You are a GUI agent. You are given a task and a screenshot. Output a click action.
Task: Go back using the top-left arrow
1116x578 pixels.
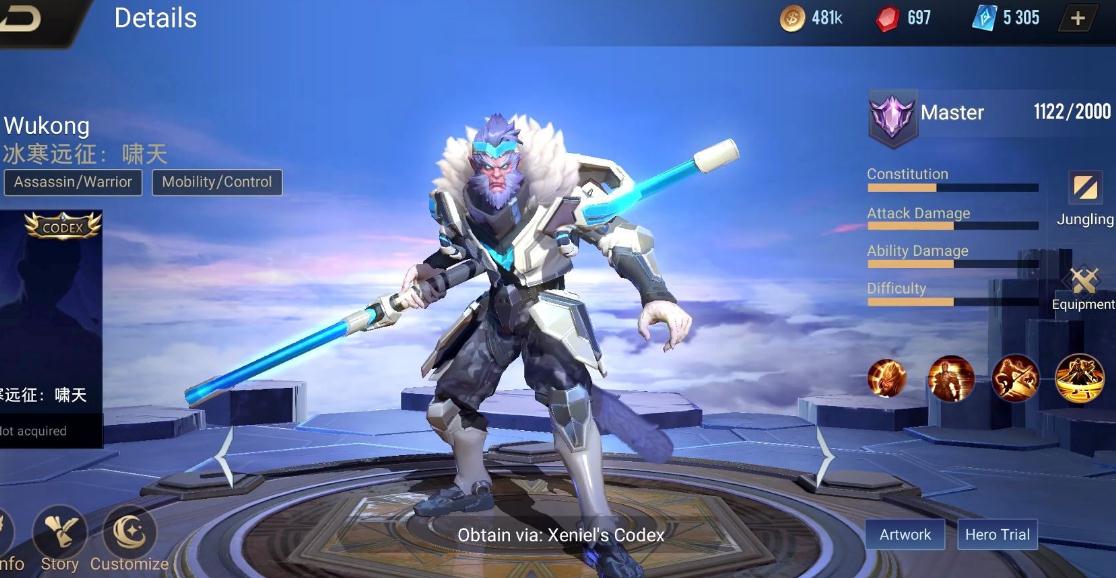coord(22,18)
